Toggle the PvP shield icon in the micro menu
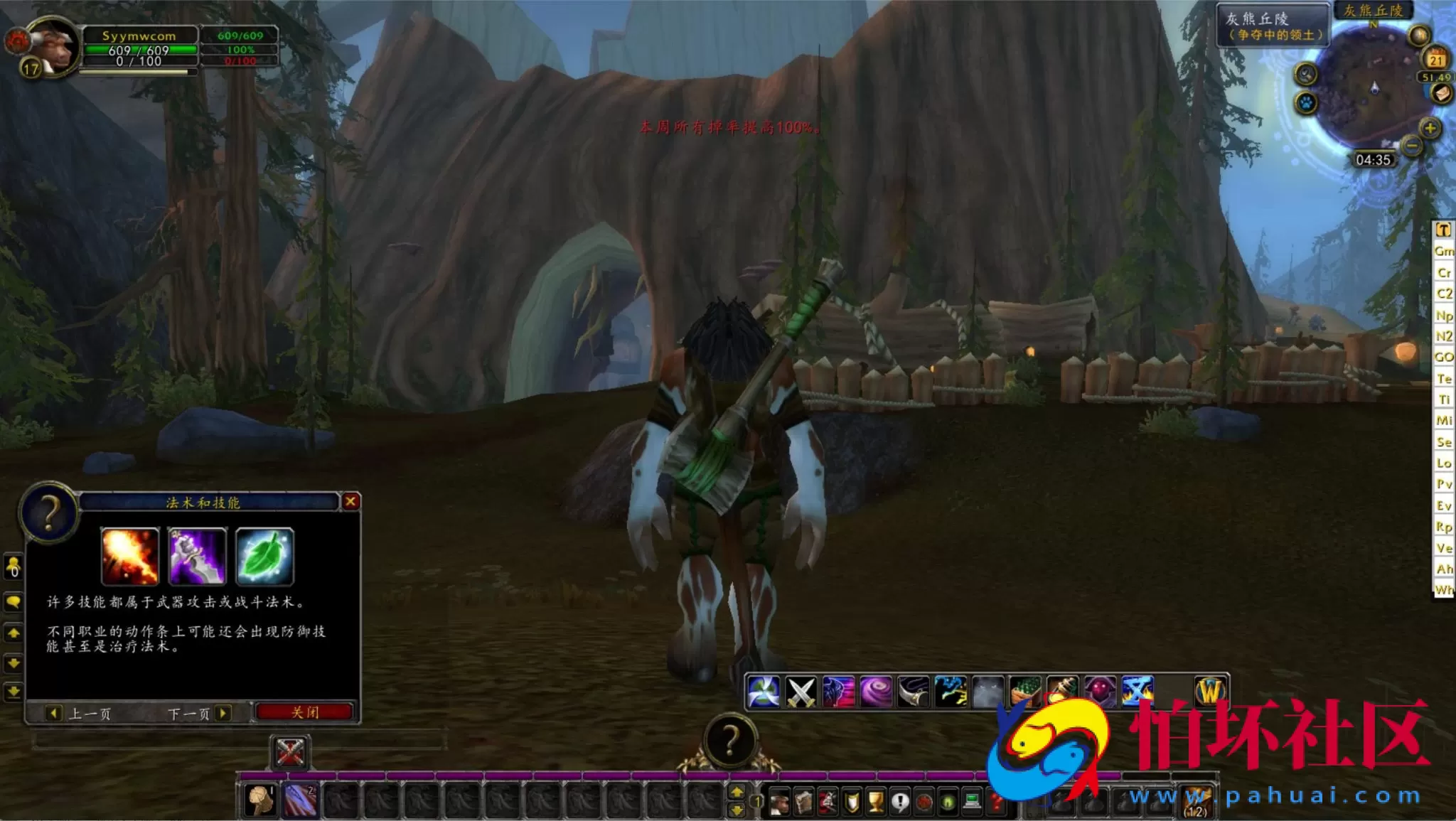The width and height of the screenshot is (1456, 821). click(x=851, y=802)
